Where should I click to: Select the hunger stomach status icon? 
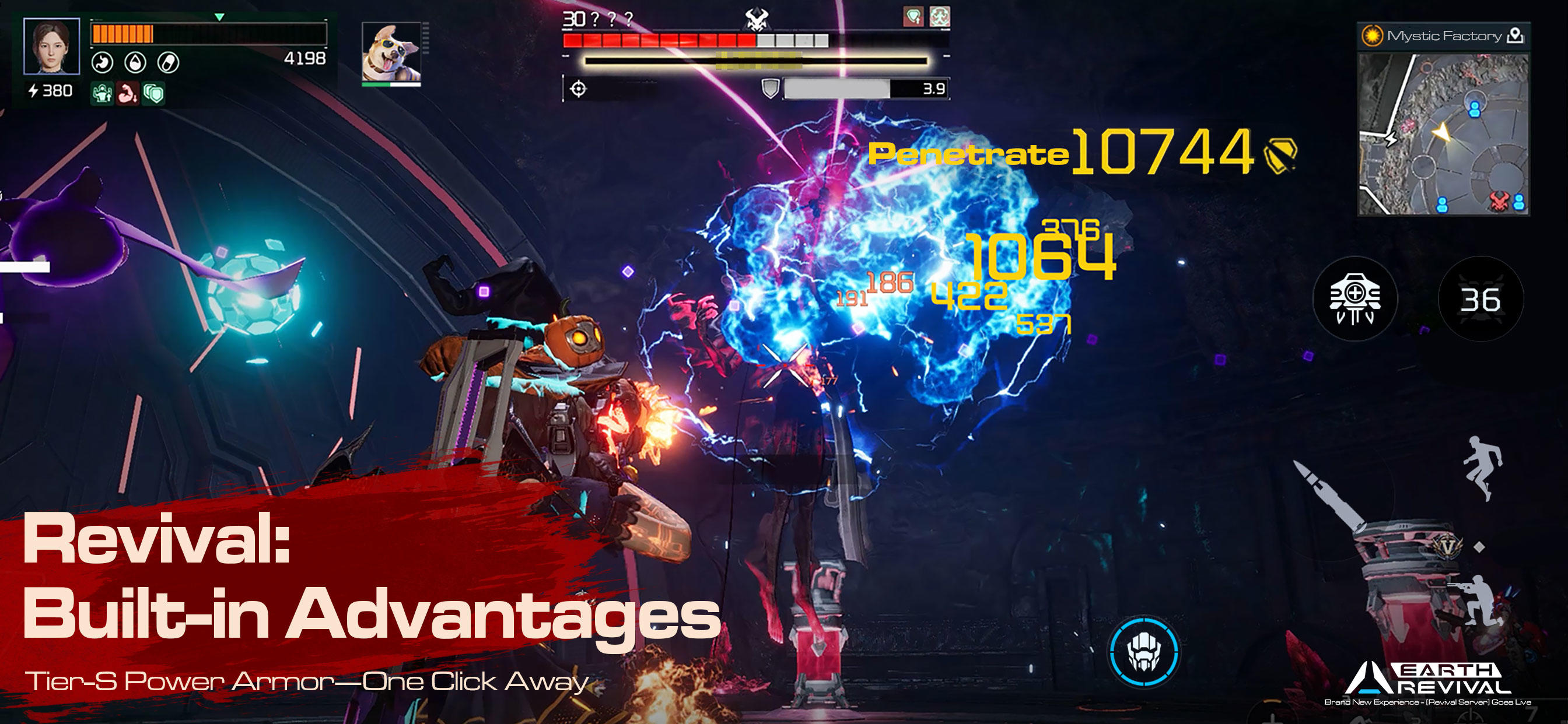102,63
